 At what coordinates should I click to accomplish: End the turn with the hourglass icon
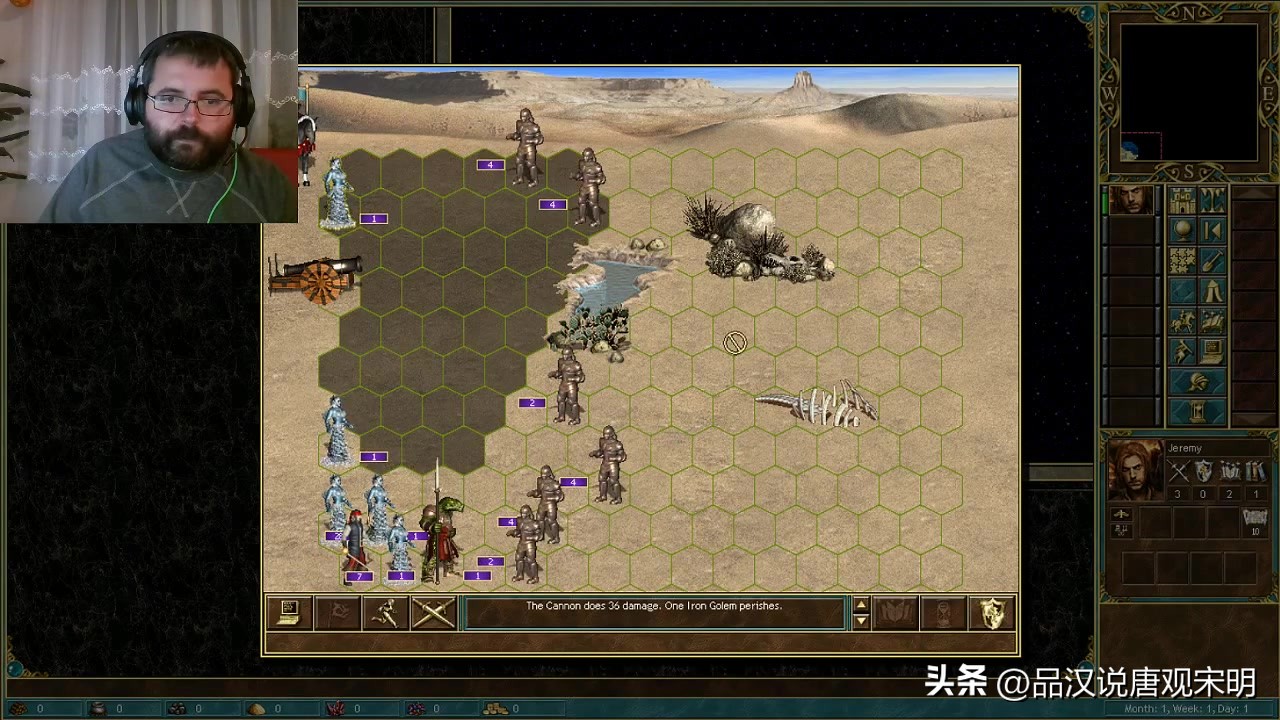click(x=1197, y=409)
